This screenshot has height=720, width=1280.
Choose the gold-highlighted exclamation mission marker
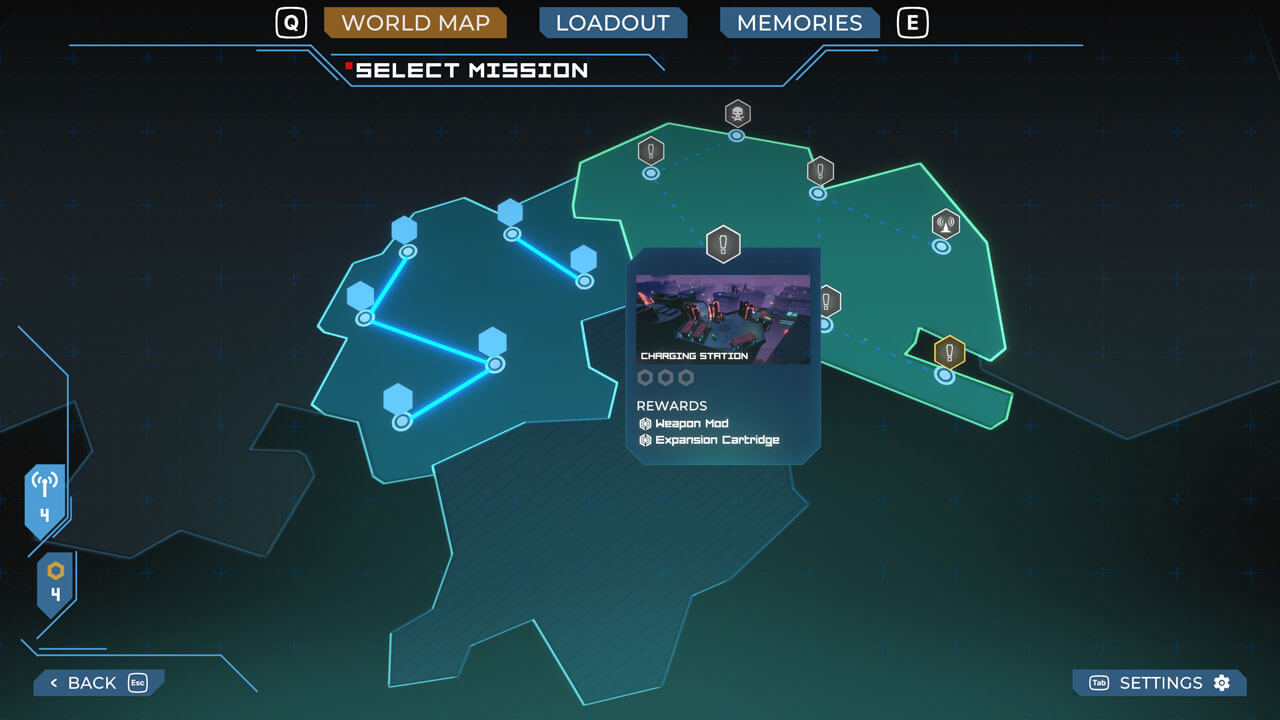tap(949, 353)
